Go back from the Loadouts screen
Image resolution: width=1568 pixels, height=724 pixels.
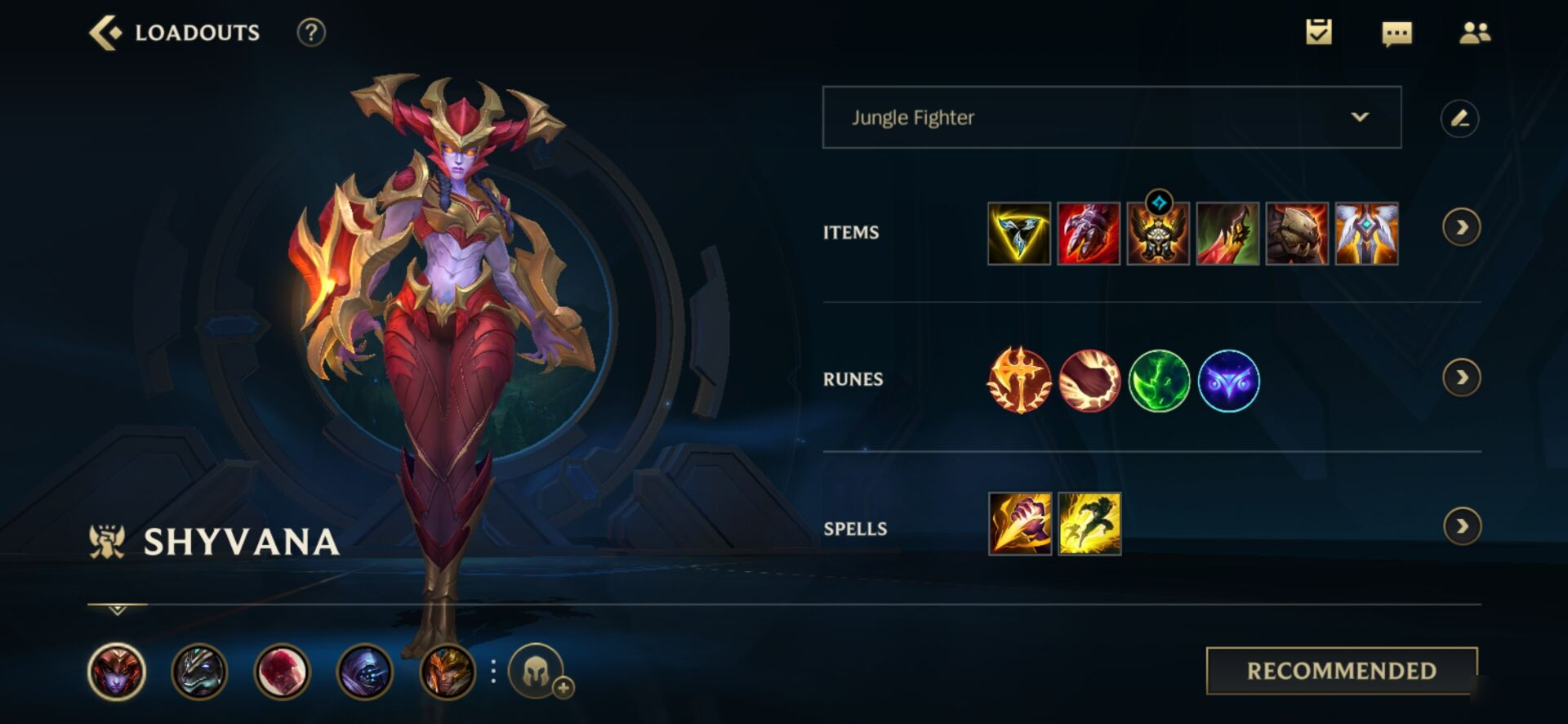click(105, 33)
